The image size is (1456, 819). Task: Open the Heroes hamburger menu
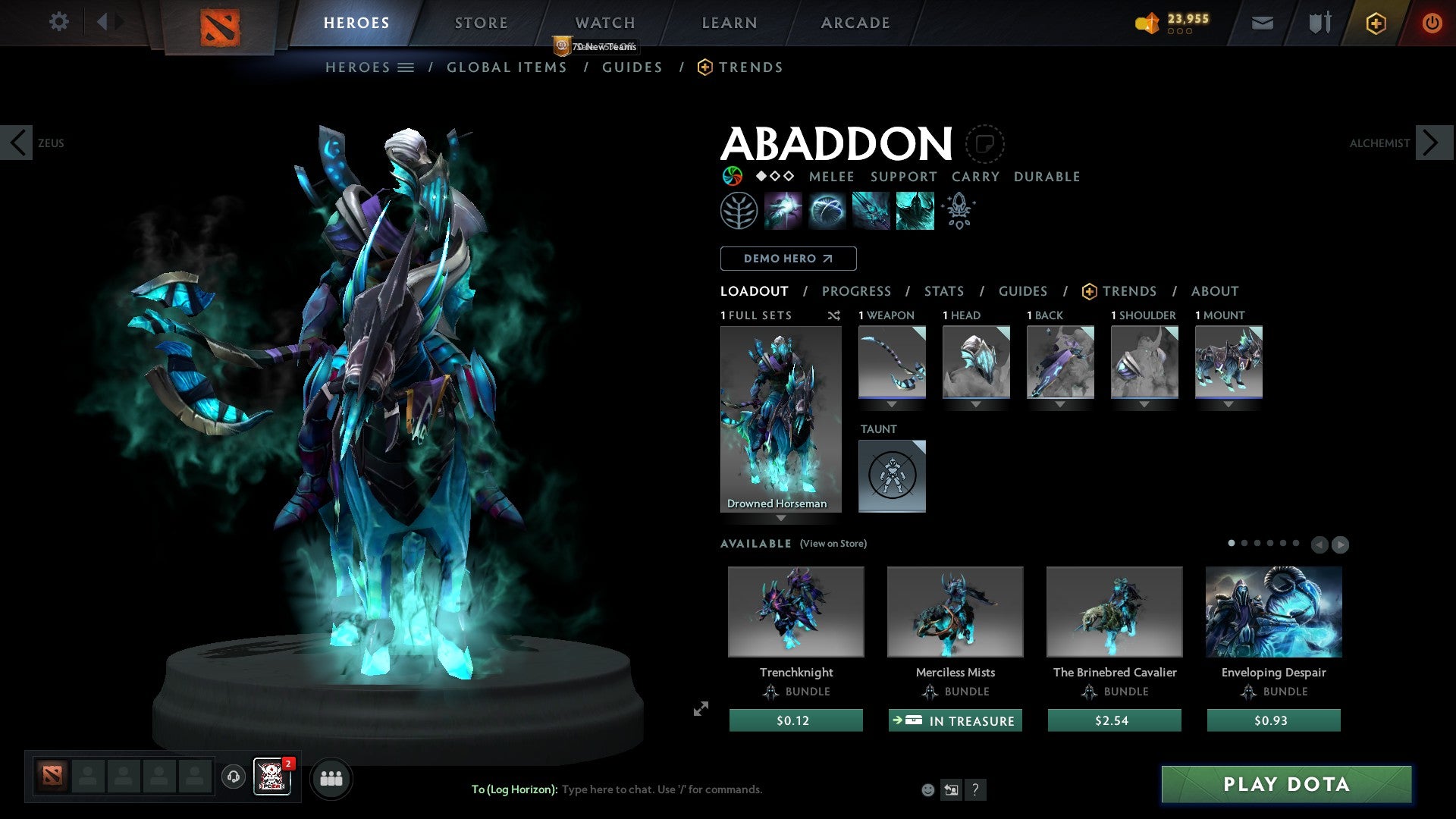[x=406, y=67]
